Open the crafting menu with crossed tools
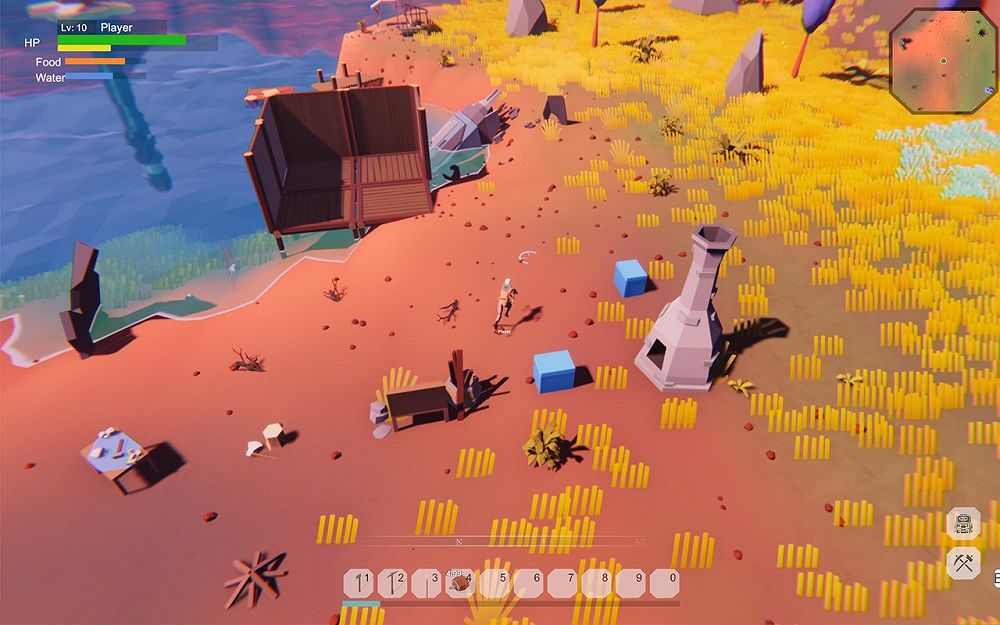This screenshot has height=625, width=1000. click(x=963, y=562)
